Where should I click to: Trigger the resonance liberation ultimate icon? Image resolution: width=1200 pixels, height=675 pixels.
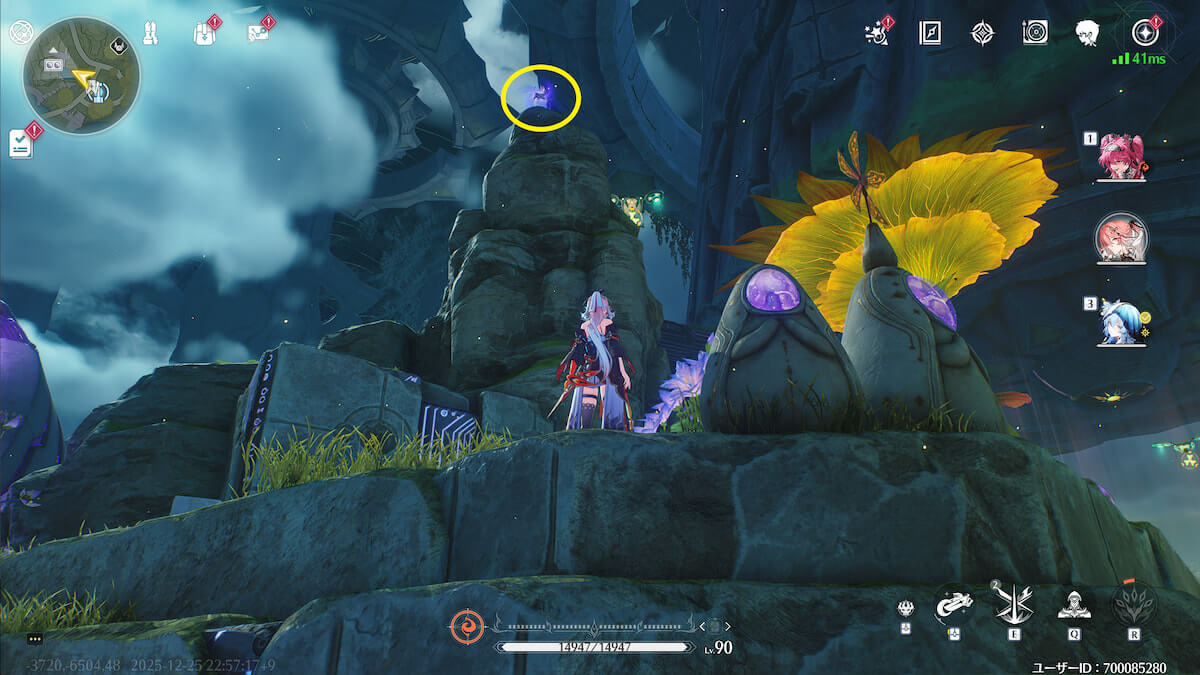point(1134,603)
